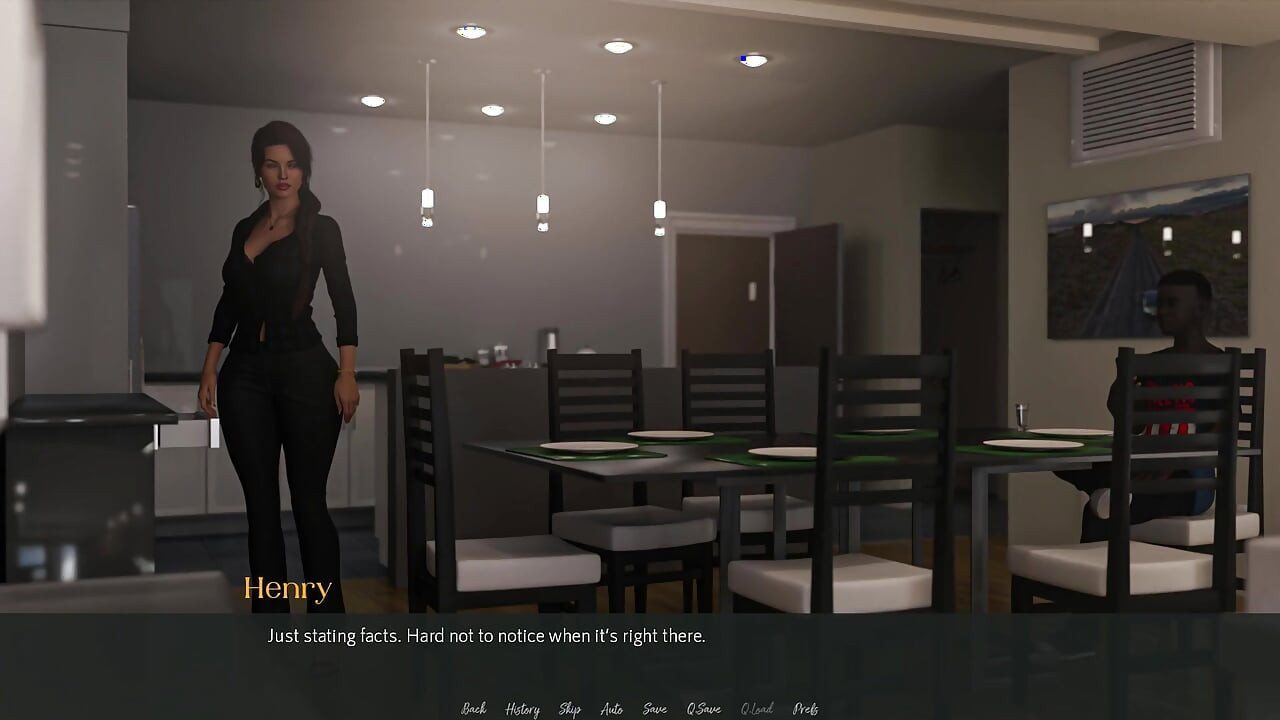Perform a Quick Save
The image size is (1280, 720).
tap(703, 708)
